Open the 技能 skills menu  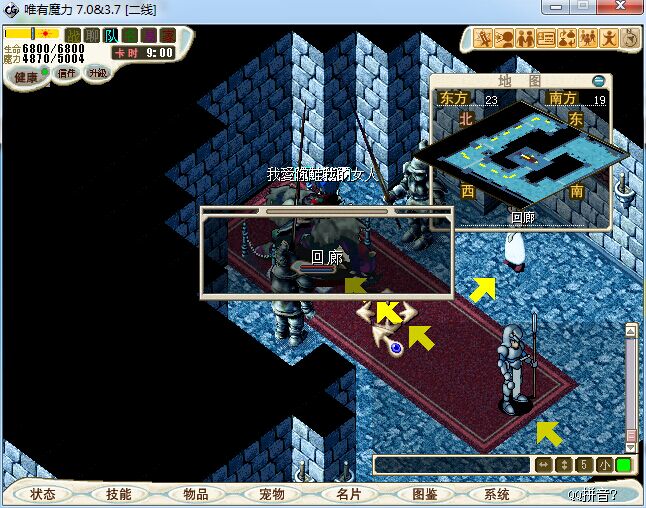click(x=118, y=494)
